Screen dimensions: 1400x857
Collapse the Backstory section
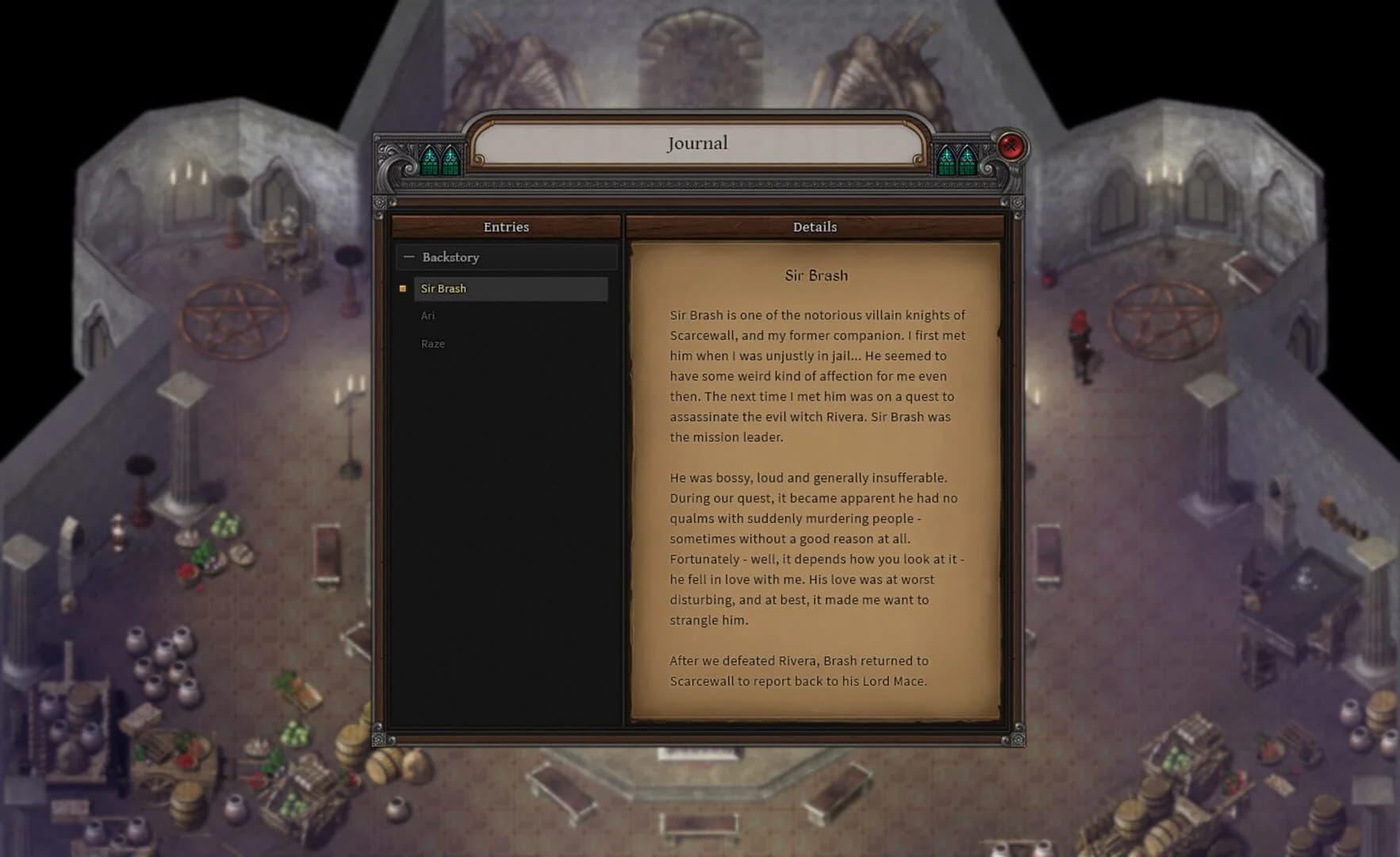[x=409, y=256]
